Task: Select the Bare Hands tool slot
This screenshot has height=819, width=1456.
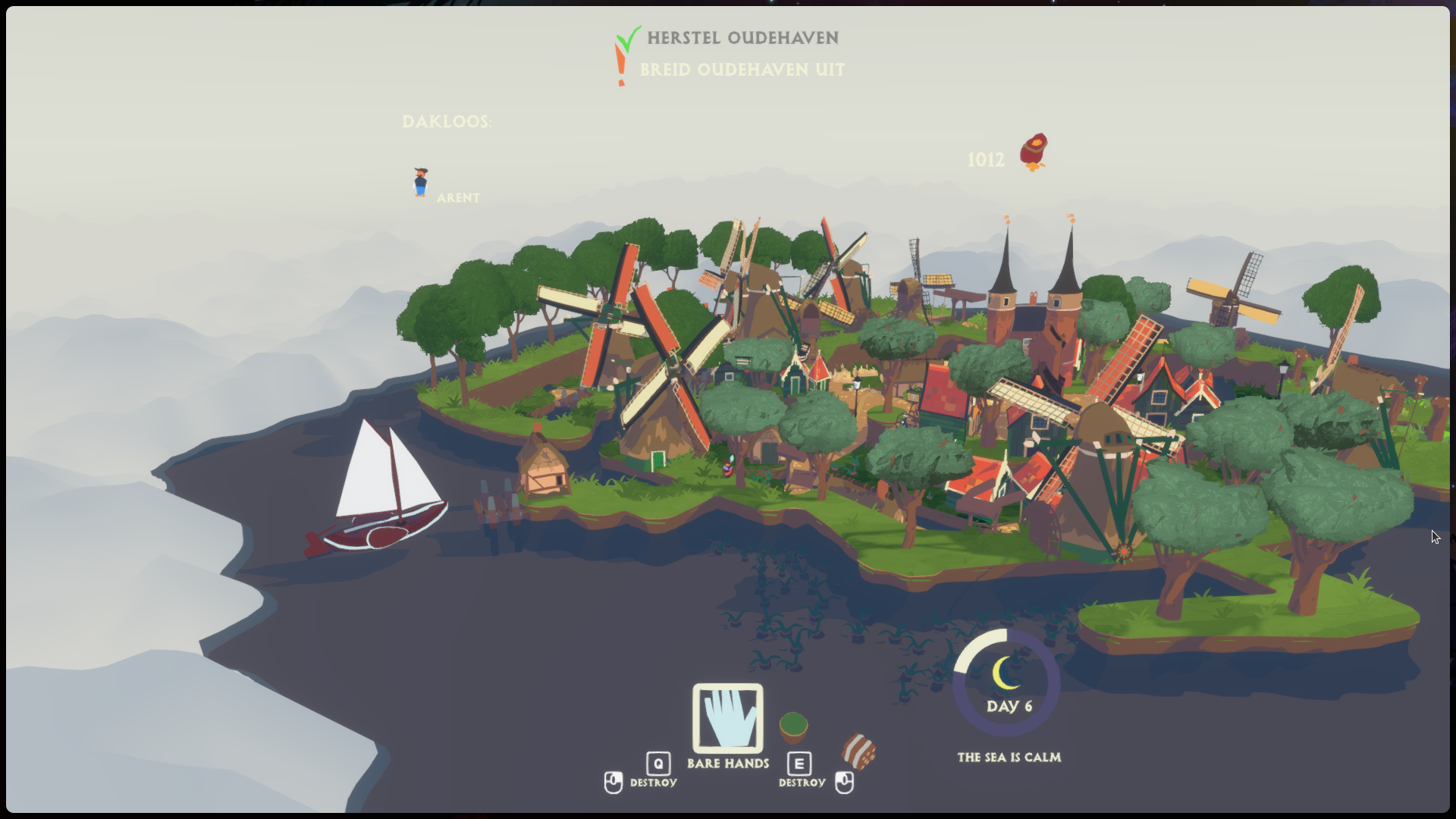Action: pyautogui.click(x=727, y=717)
